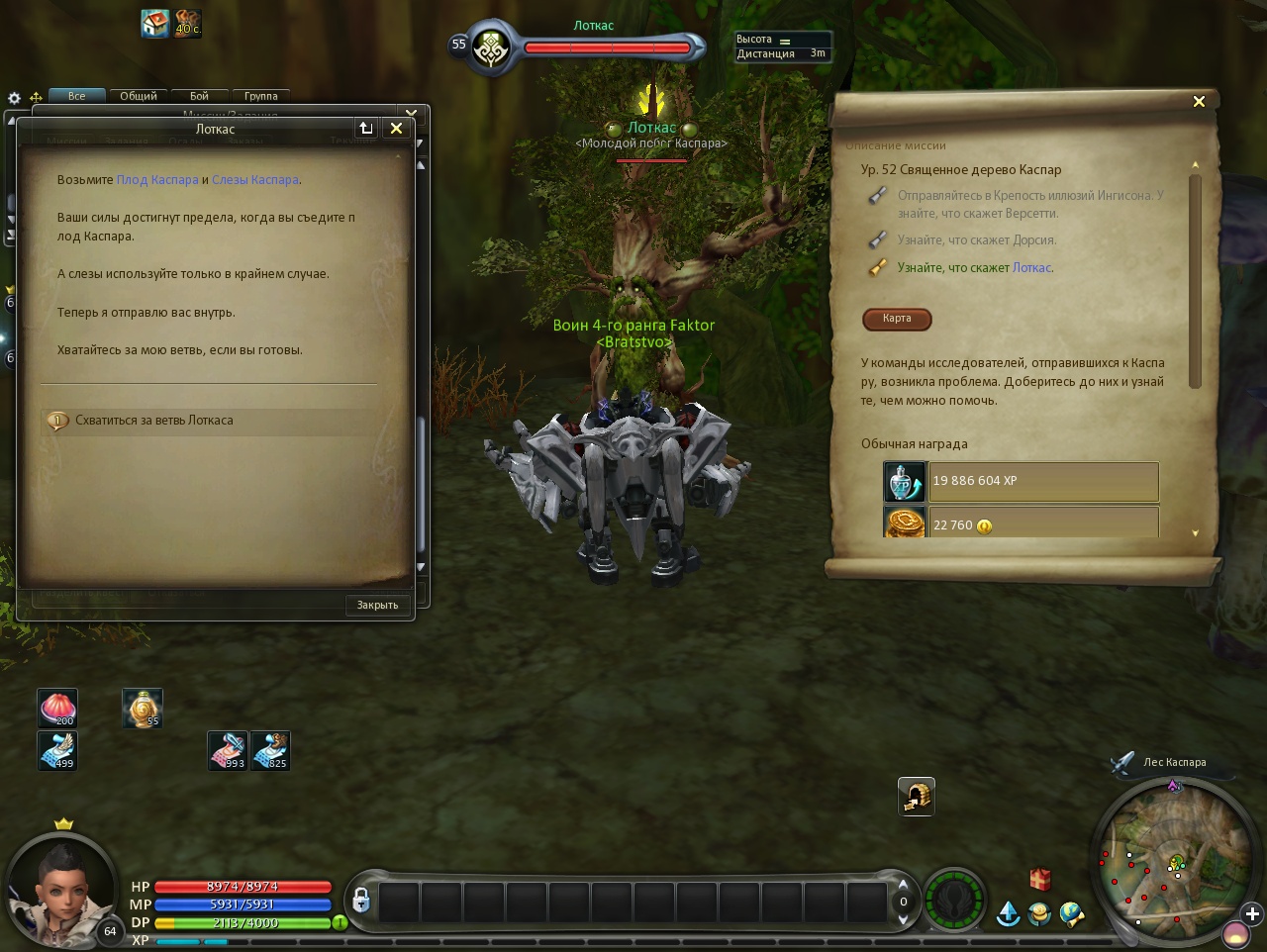This screenshot has width=1267, height=952.
Task: Click the minimap plus button
Action: (x=1253, y=913)
